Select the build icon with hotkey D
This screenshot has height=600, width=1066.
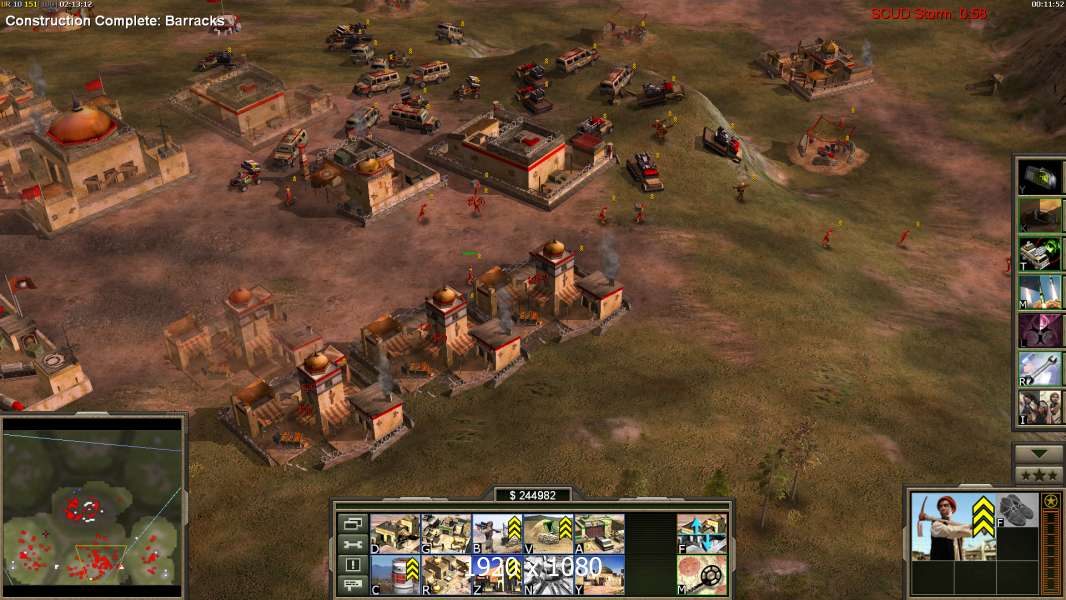(395, 534)
